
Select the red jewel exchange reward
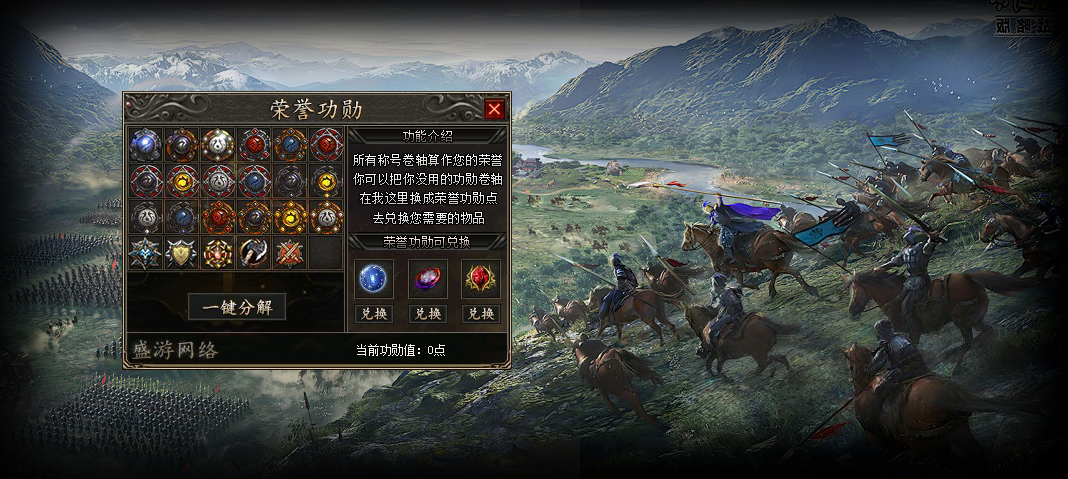(x=481, y=279)
